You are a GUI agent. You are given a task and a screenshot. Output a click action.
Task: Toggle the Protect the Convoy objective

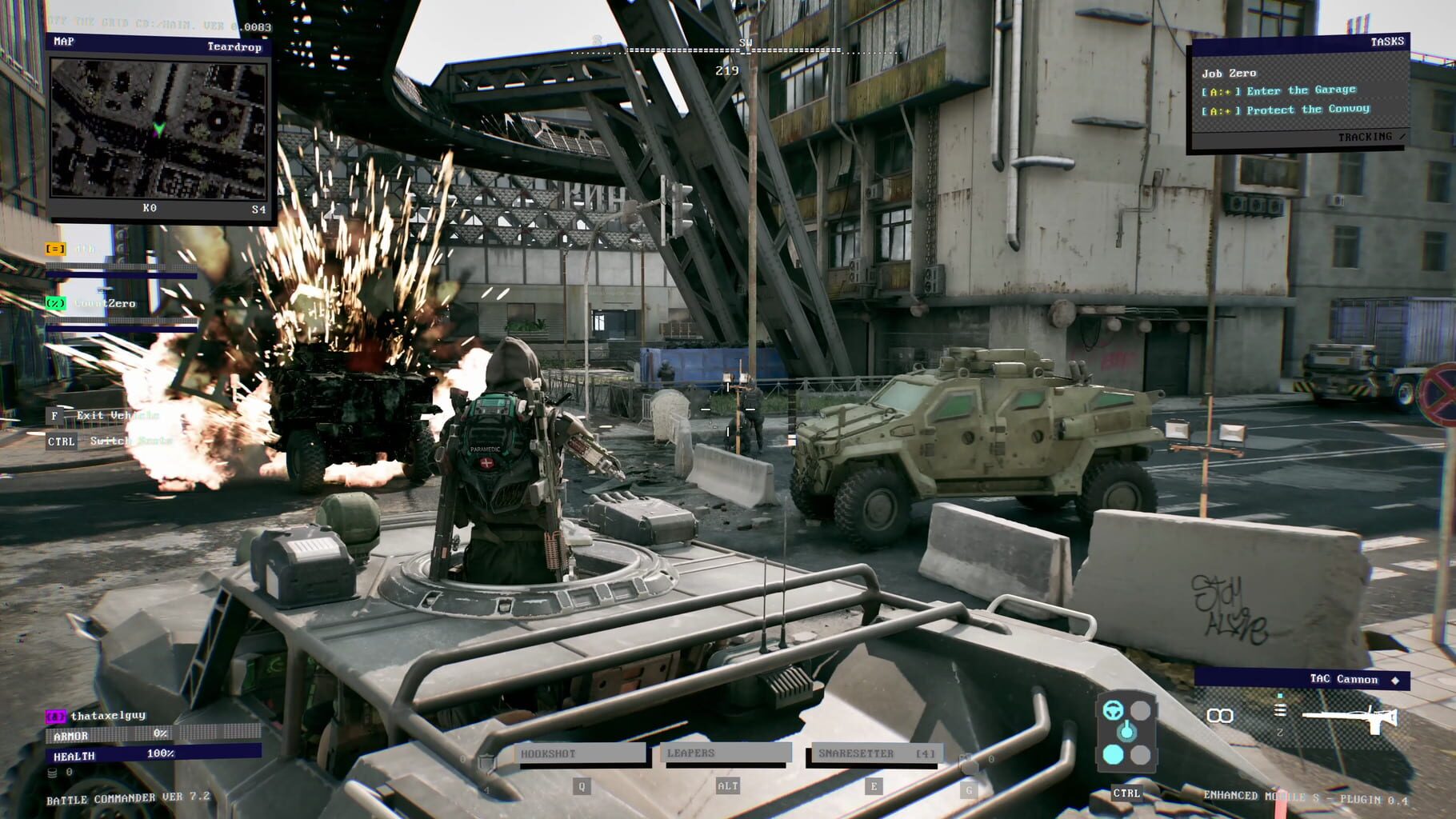[x=1300, y=111]
